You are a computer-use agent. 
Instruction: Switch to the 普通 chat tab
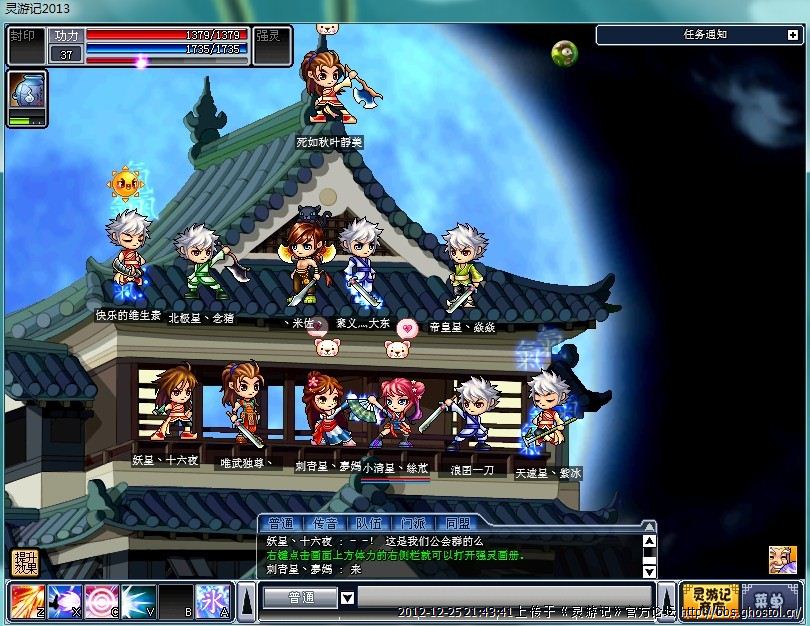tap(281, 523)
